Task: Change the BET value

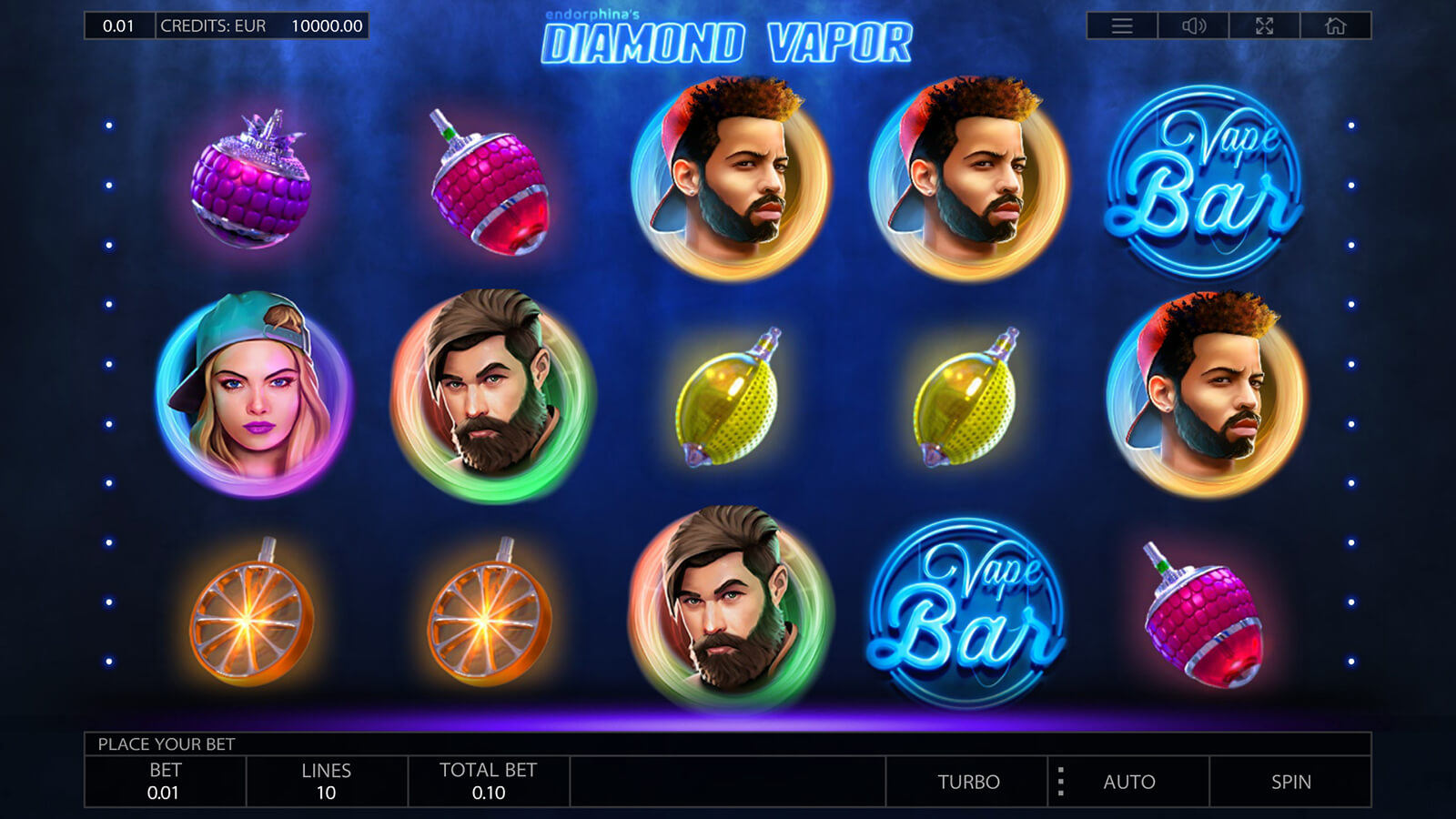Action: [x=165, y=782]
